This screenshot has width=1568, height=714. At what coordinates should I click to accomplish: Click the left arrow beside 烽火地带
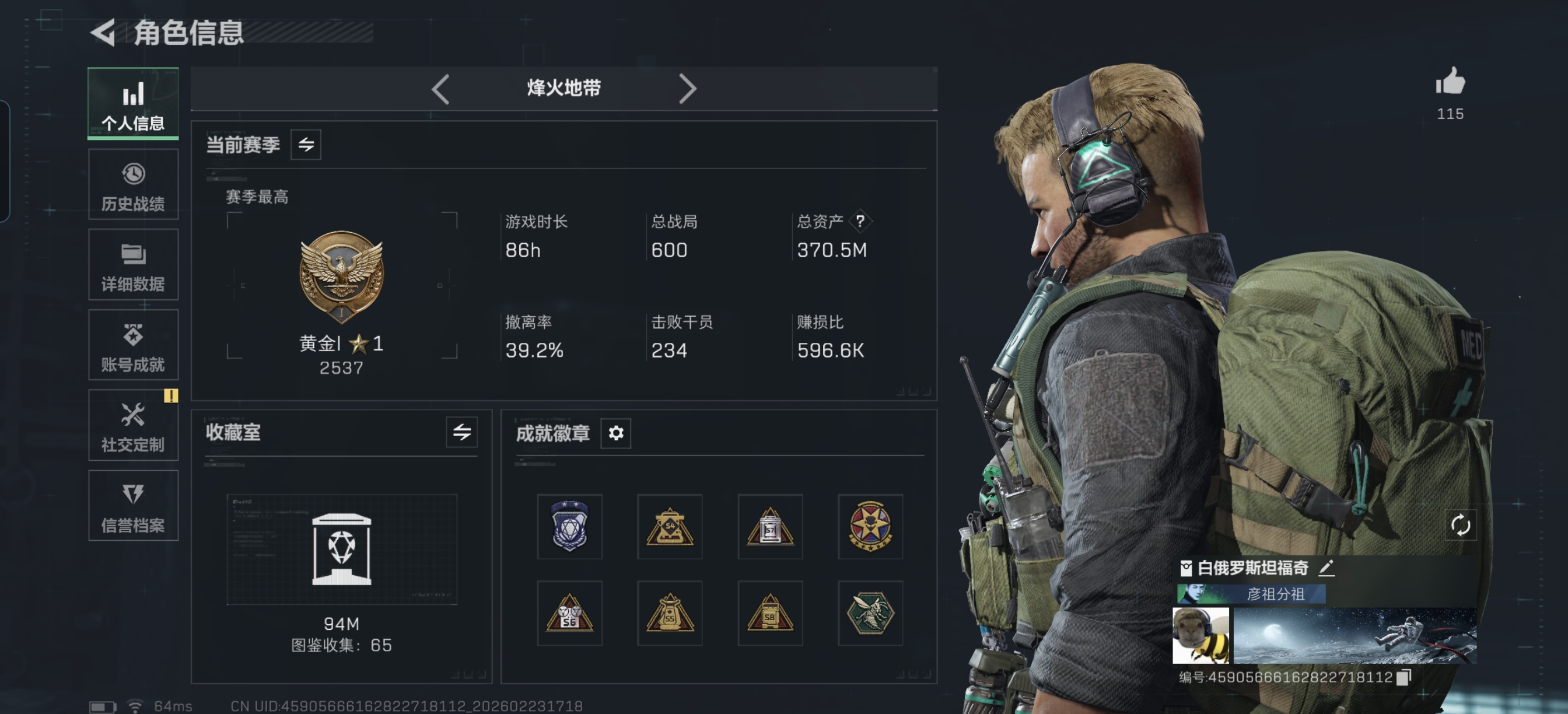click(x=440, y=89)
